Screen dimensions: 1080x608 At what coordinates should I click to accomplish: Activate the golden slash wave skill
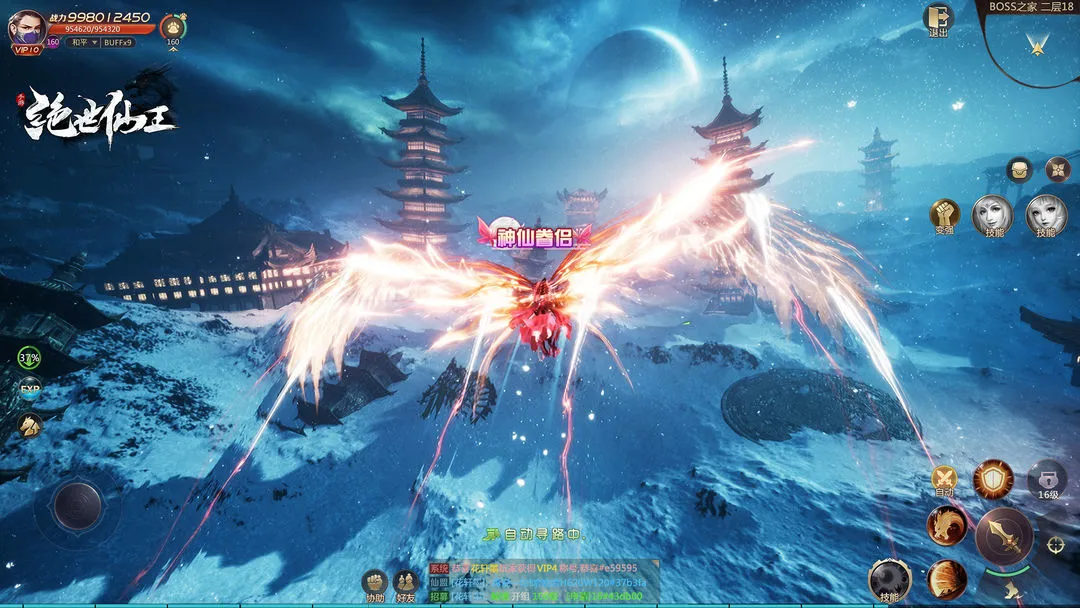[x=946, y=580]
